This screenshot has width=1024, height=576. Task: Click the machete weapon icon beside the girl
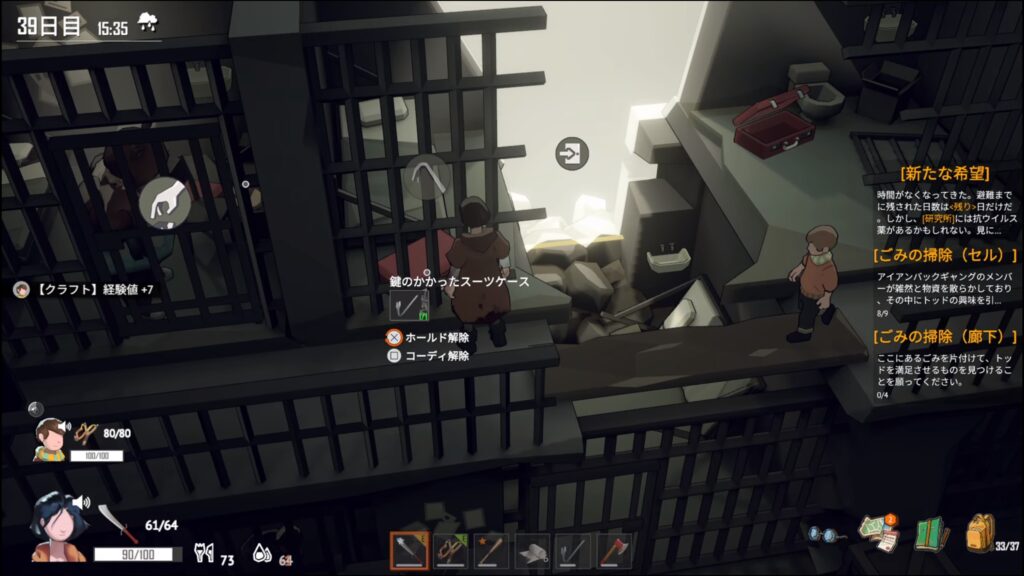(117, 522)
